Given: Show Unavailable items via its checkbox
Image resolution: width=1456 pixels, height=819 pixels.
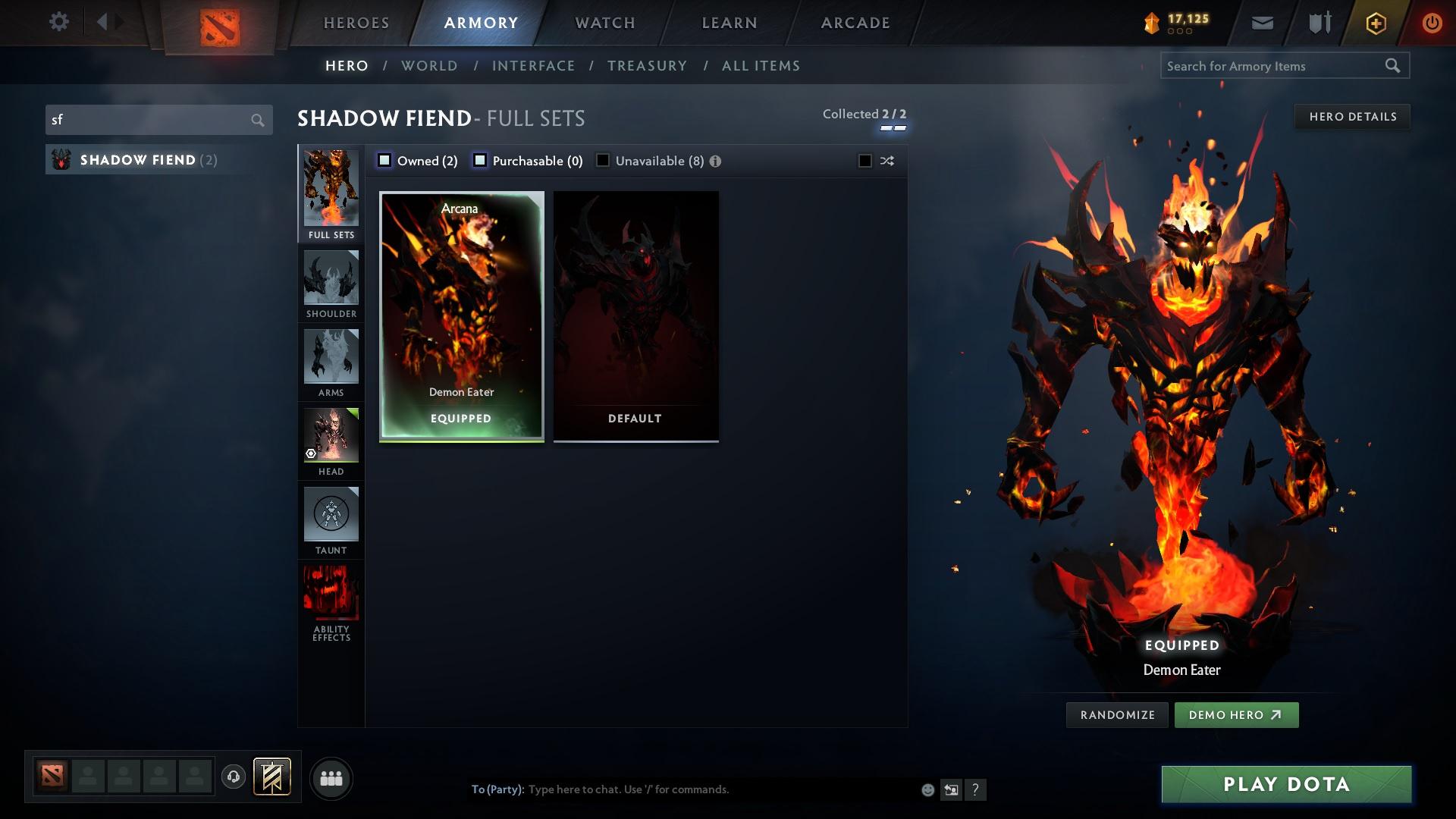Looking at the screenshot, I should (x=602, y=160).
